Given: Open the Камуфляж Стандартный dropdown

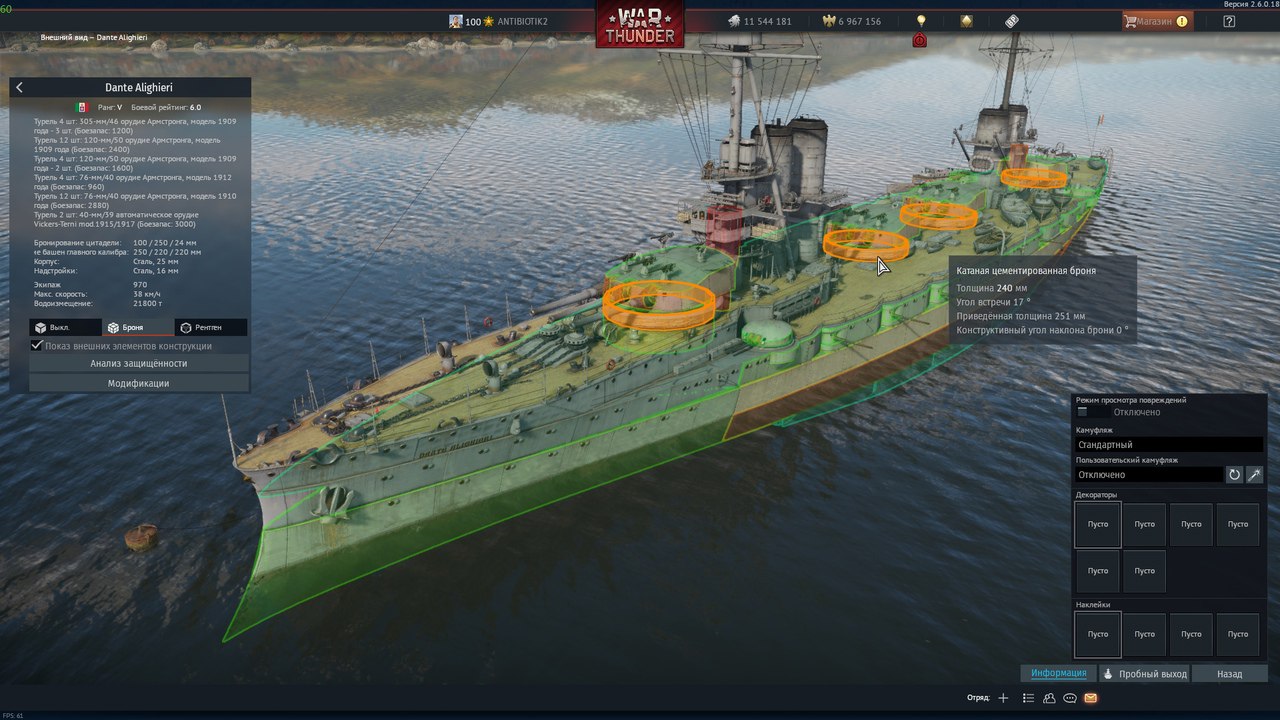Looking at the screenshot, I should pyautogui.click(x=1168, y=444).
